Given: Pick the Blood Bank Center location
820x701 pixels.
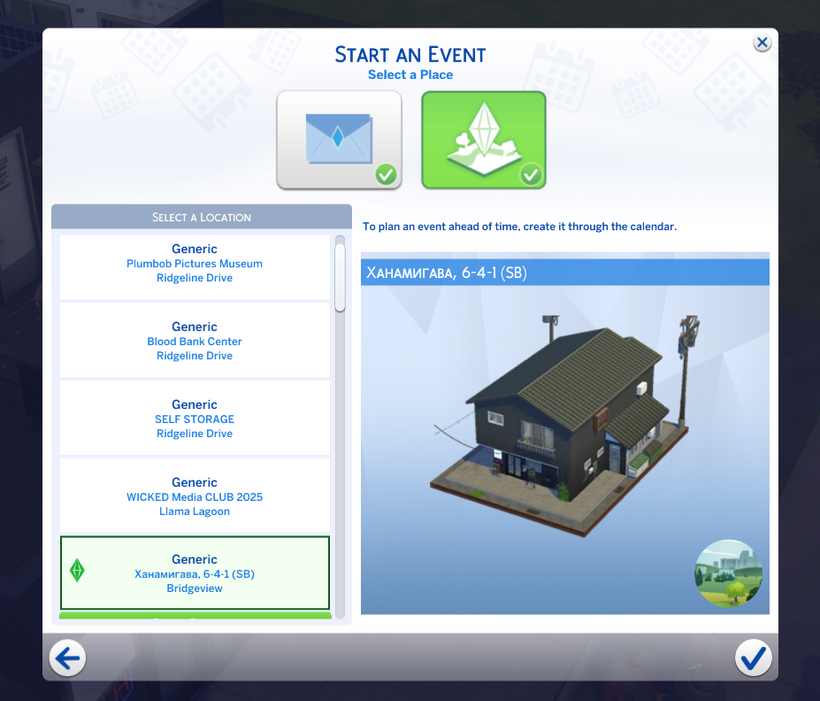Looking at the screenshot, I should [x=195, y=342].
